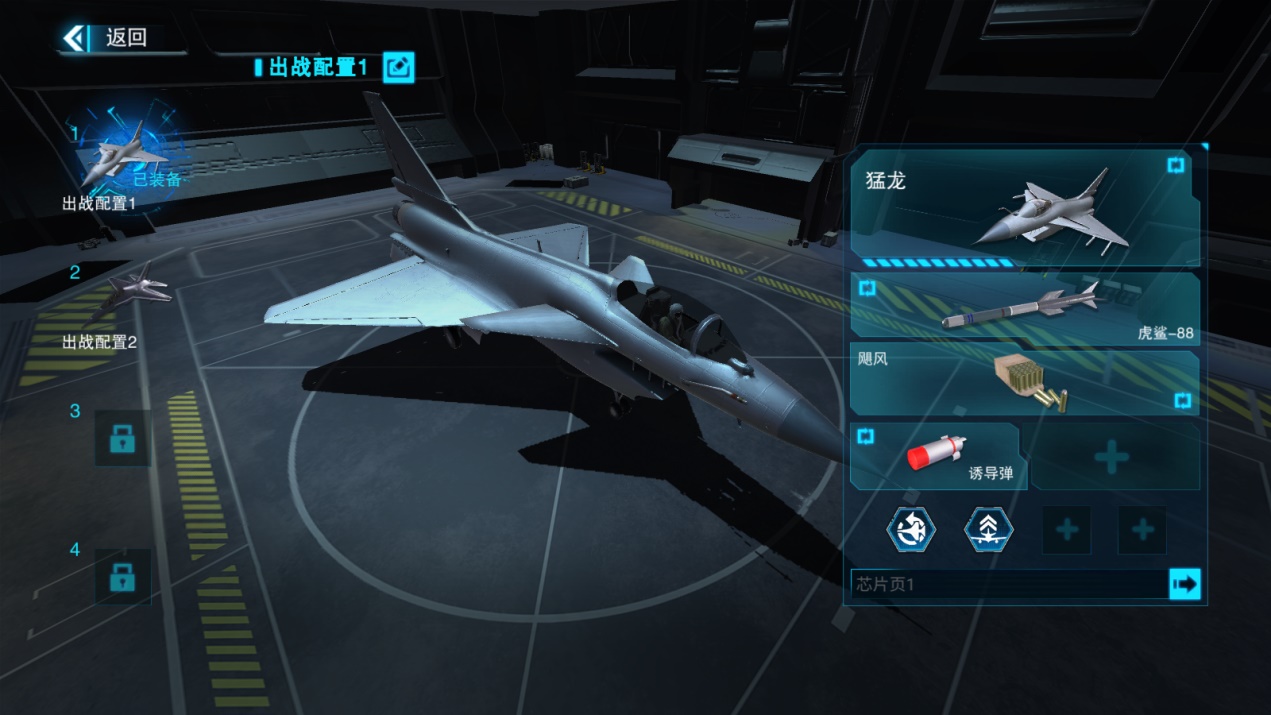Viewport: 1271px width, 715px height.
Task: Open the 猛龙 aircraft slot
Action: coord(1025,209)
